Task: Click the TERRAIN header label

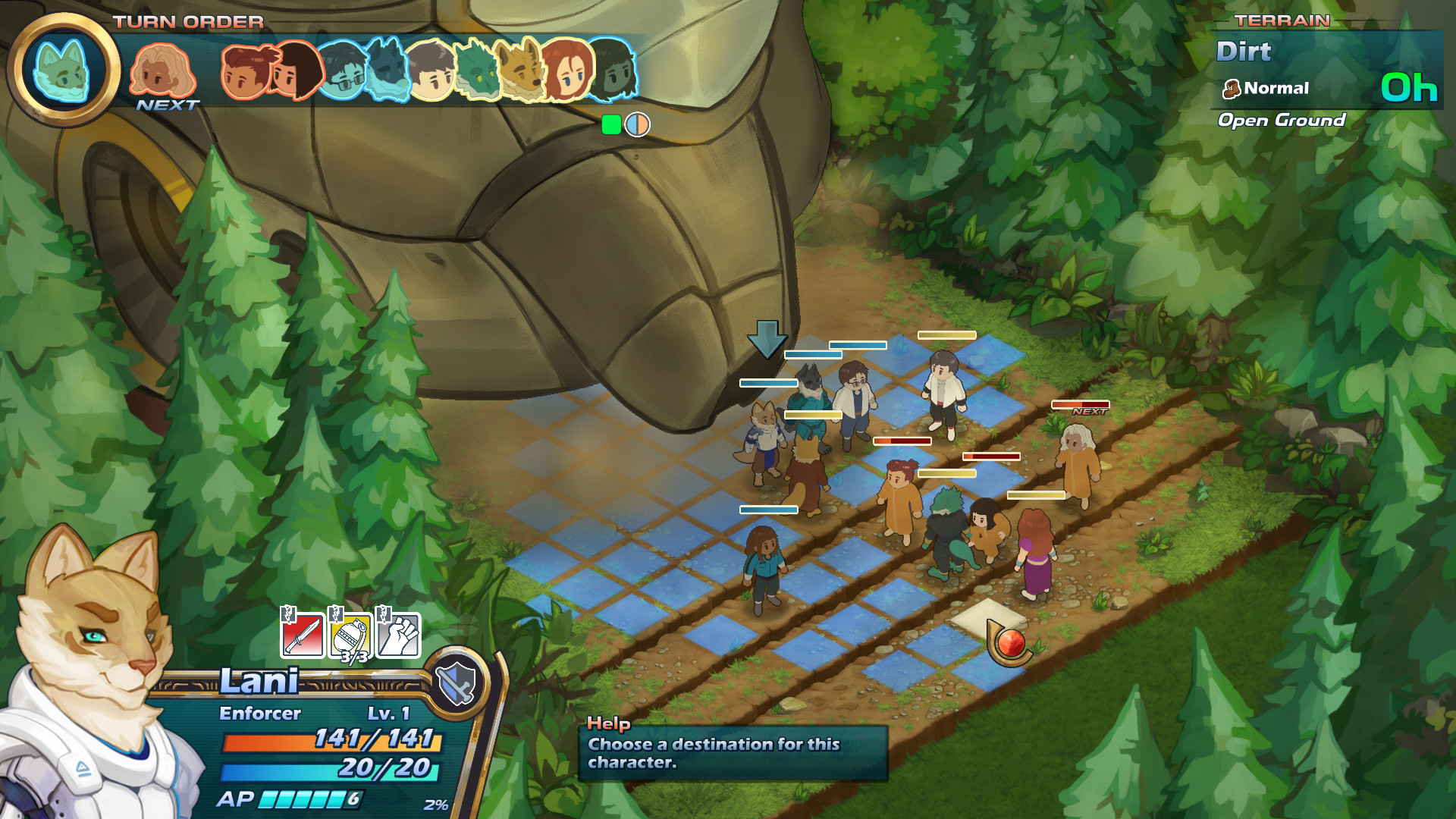Action: point(1282,20)
